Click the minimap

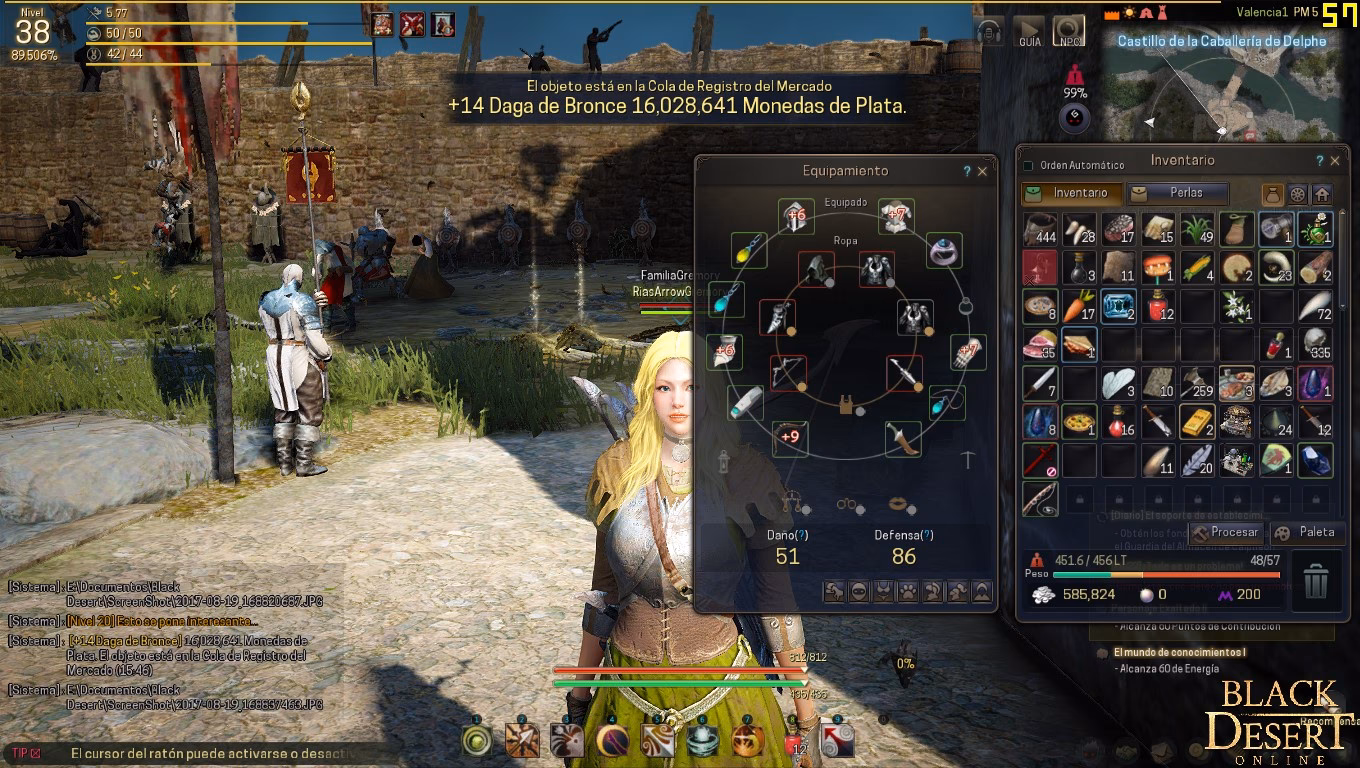[1220, 90]
